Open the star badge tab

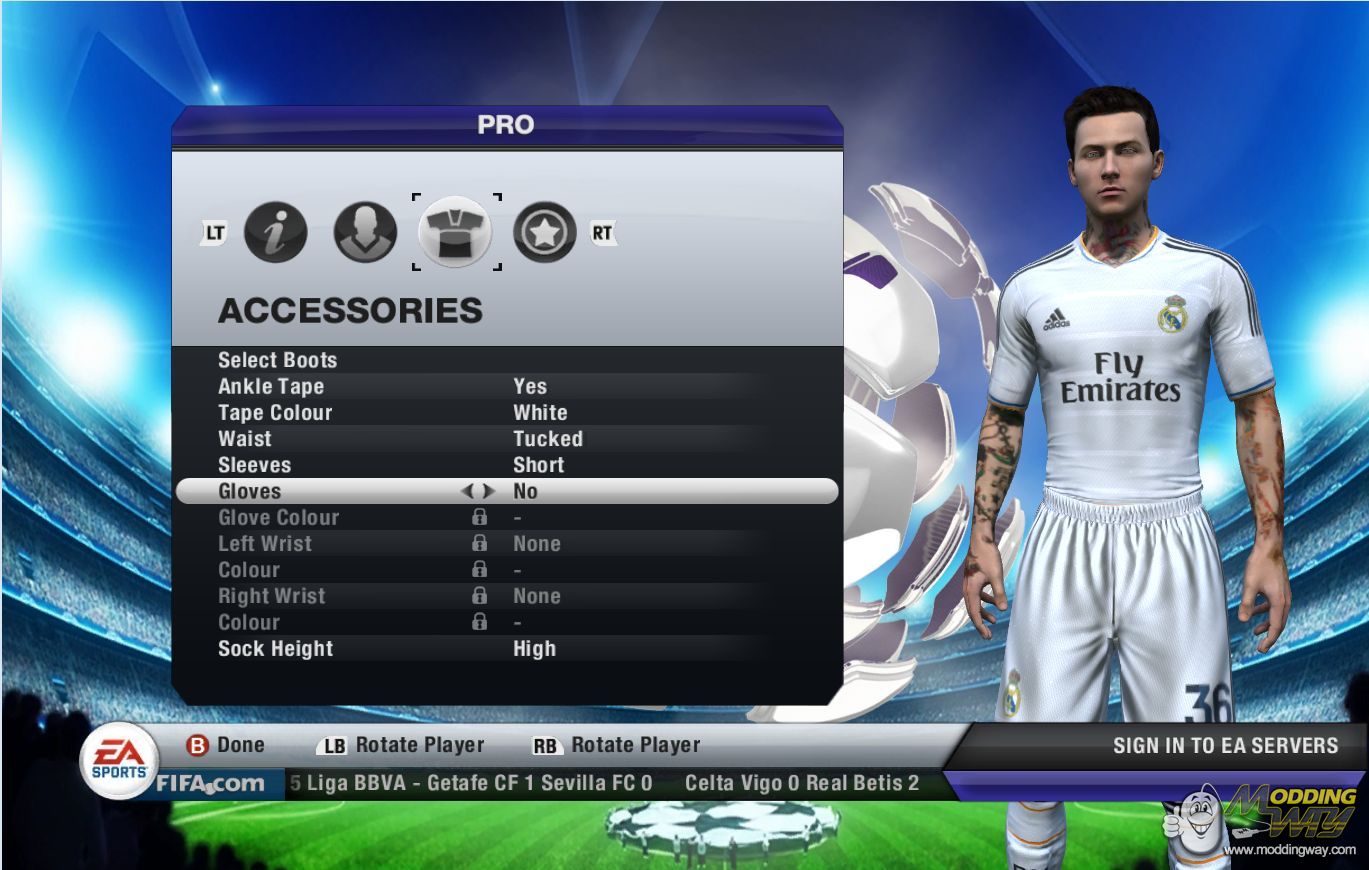tap(545, 233)
